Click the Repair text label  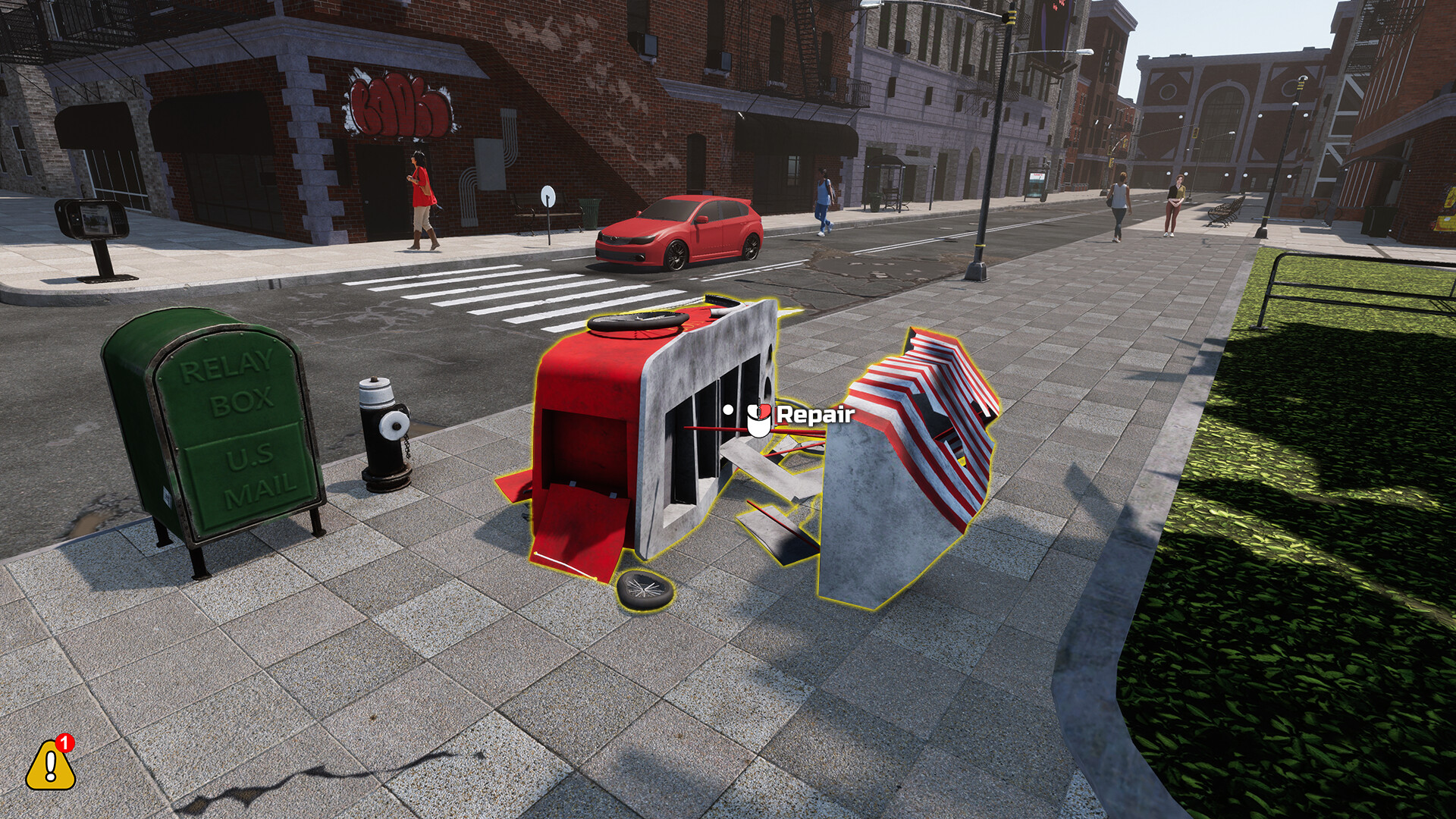coord(815,416)
